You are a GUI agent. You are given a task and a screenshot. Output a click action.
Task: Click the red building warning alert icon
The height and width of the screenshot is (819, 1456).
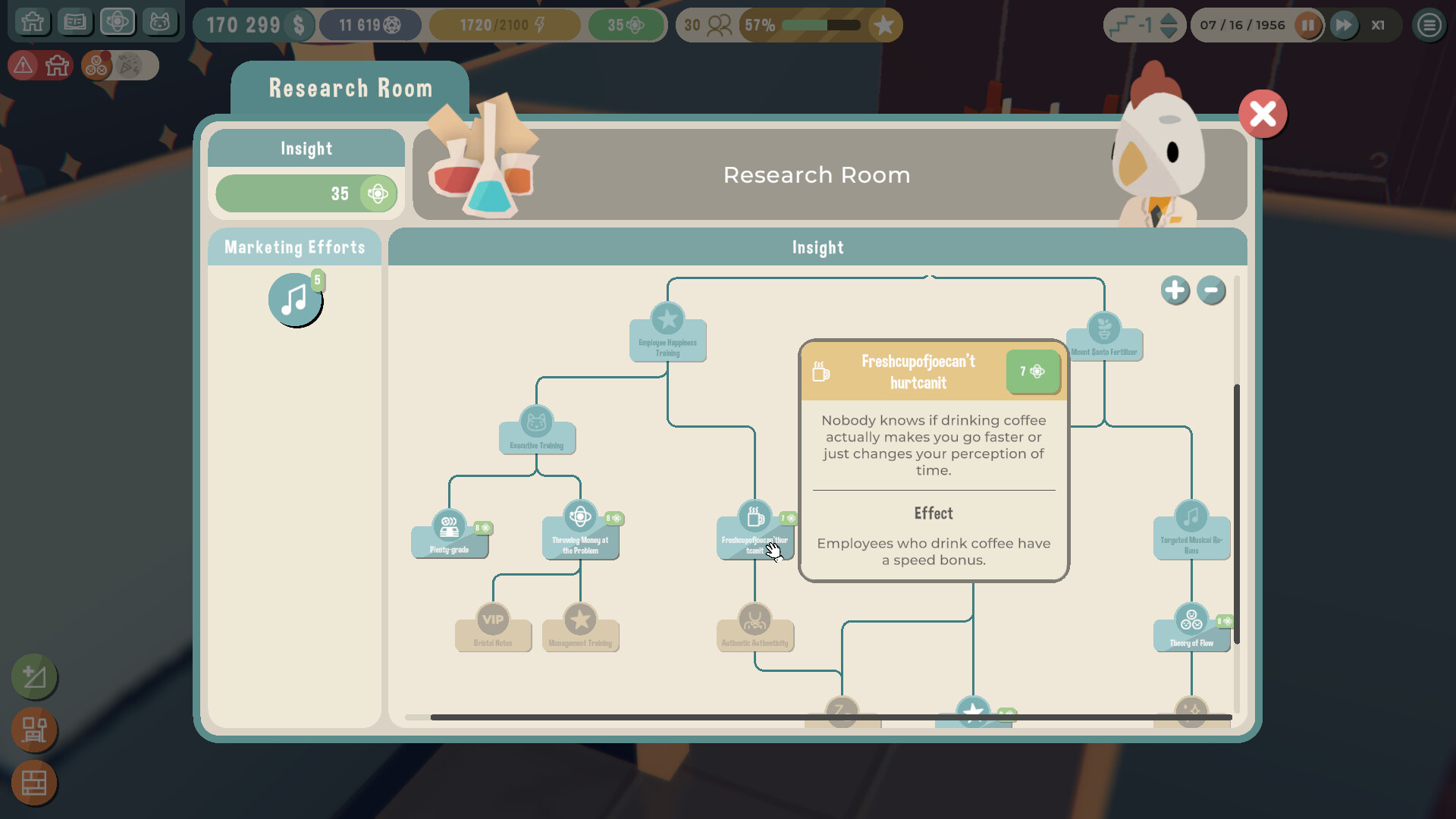tap(22, 65)
